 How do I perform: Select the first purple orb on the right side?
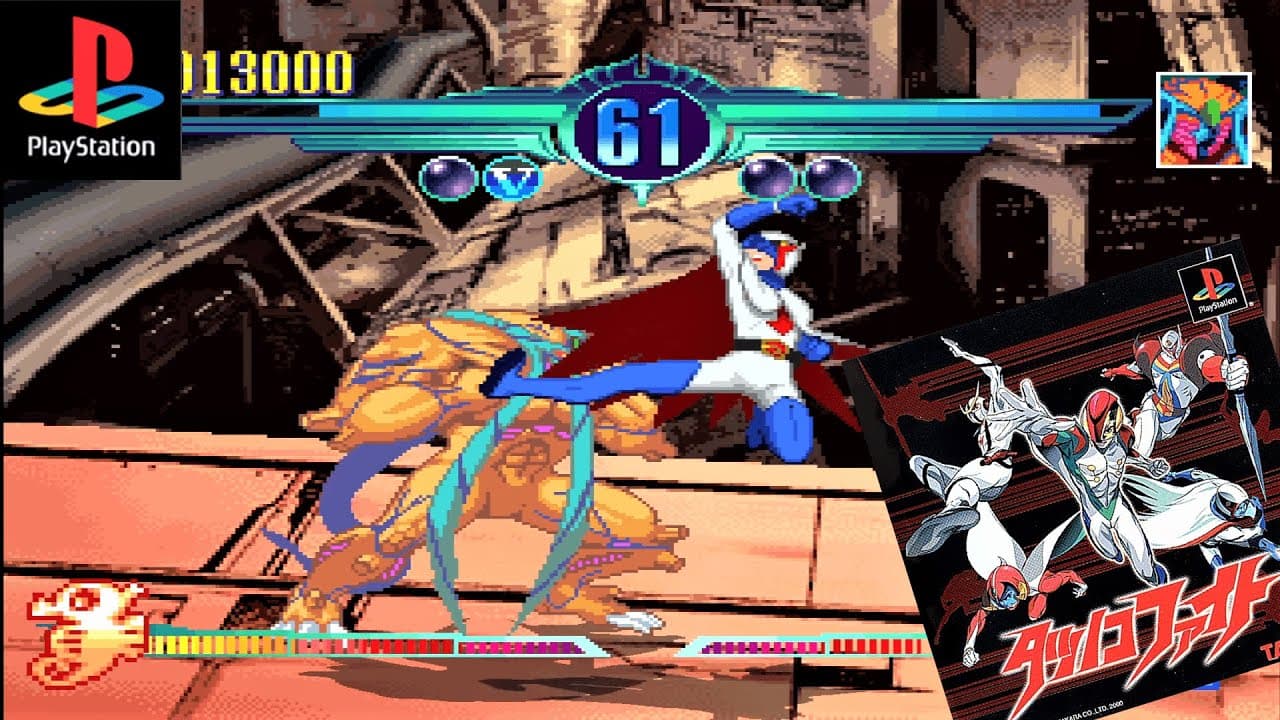[x=769, y=180]
